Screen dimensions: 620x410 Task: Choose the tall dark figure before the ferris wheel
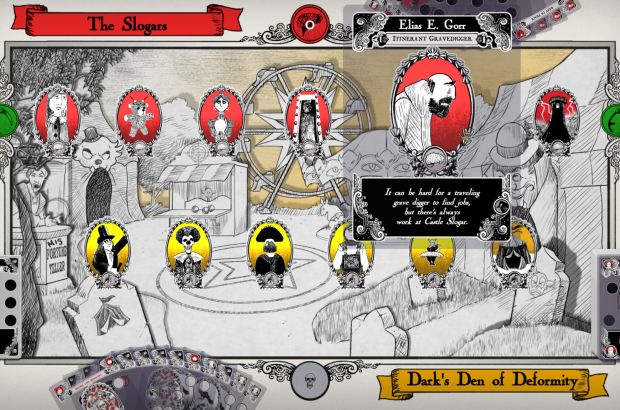coord(305,119)
